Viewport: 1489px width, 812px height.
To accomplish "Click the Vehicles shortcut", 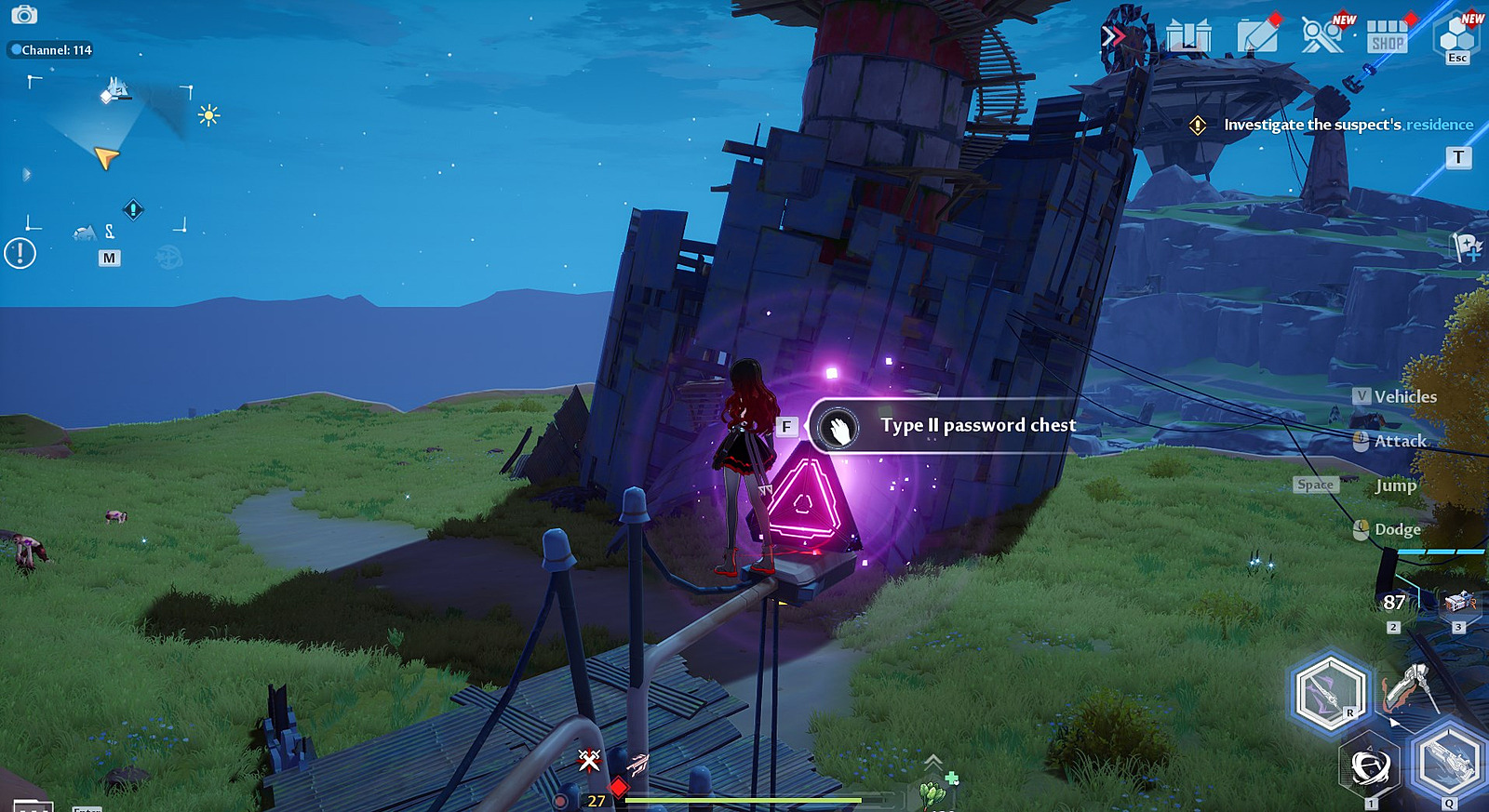I will pyautogui.click(x=1395, y=396).
